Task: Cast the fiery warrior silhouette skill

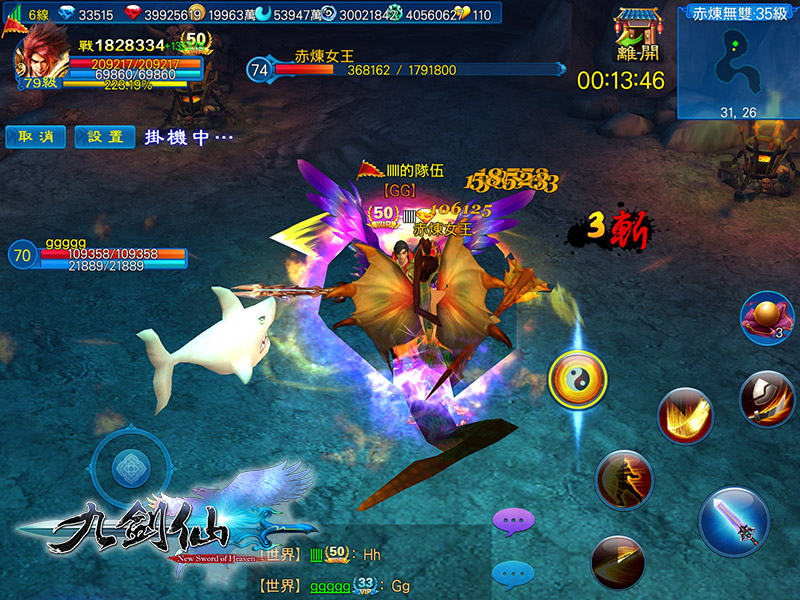Action: [623, 480]
